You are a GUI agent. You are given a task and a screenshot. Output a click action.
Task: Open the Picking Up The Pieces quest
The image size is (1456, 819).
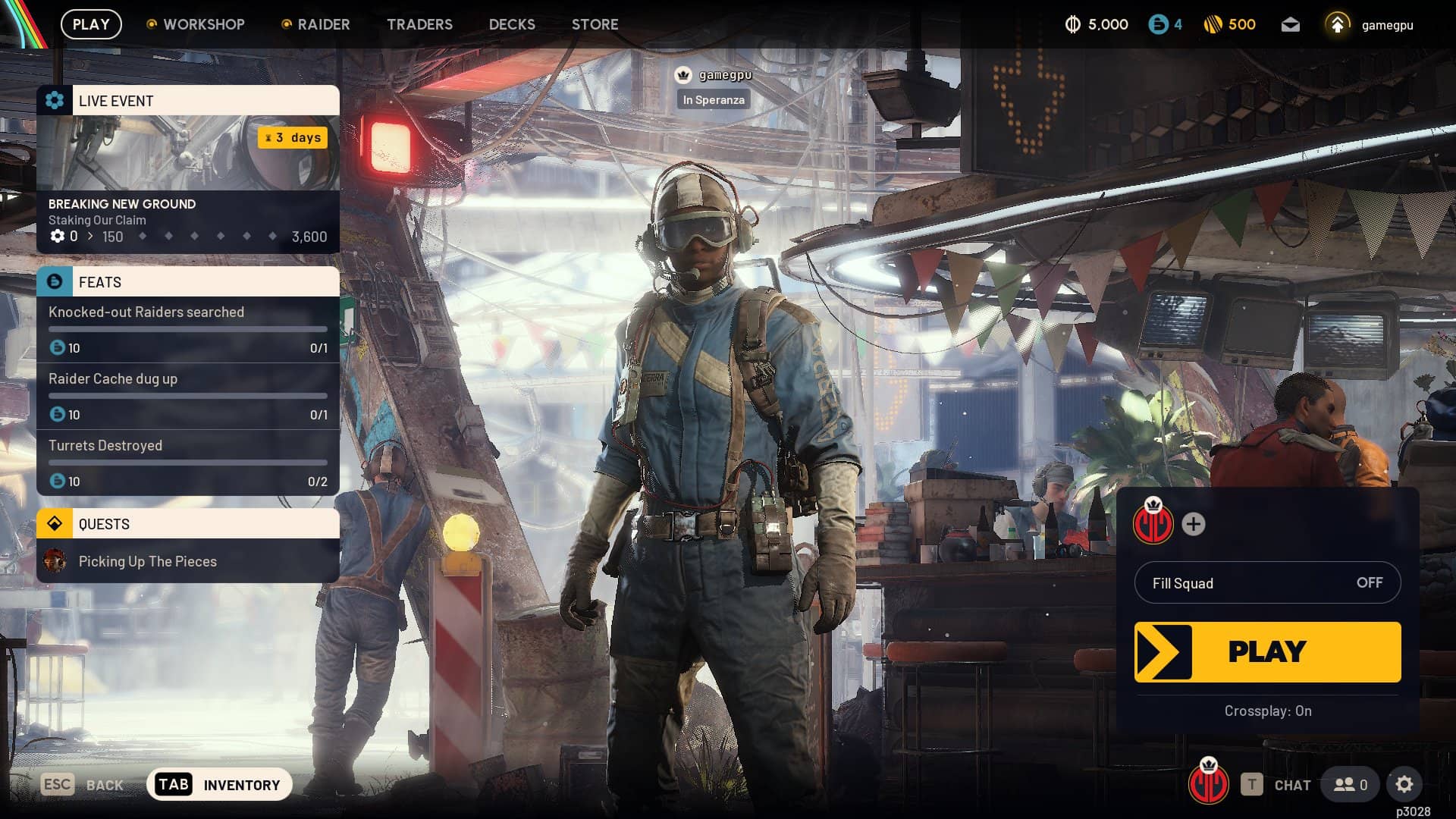[187, 561]
